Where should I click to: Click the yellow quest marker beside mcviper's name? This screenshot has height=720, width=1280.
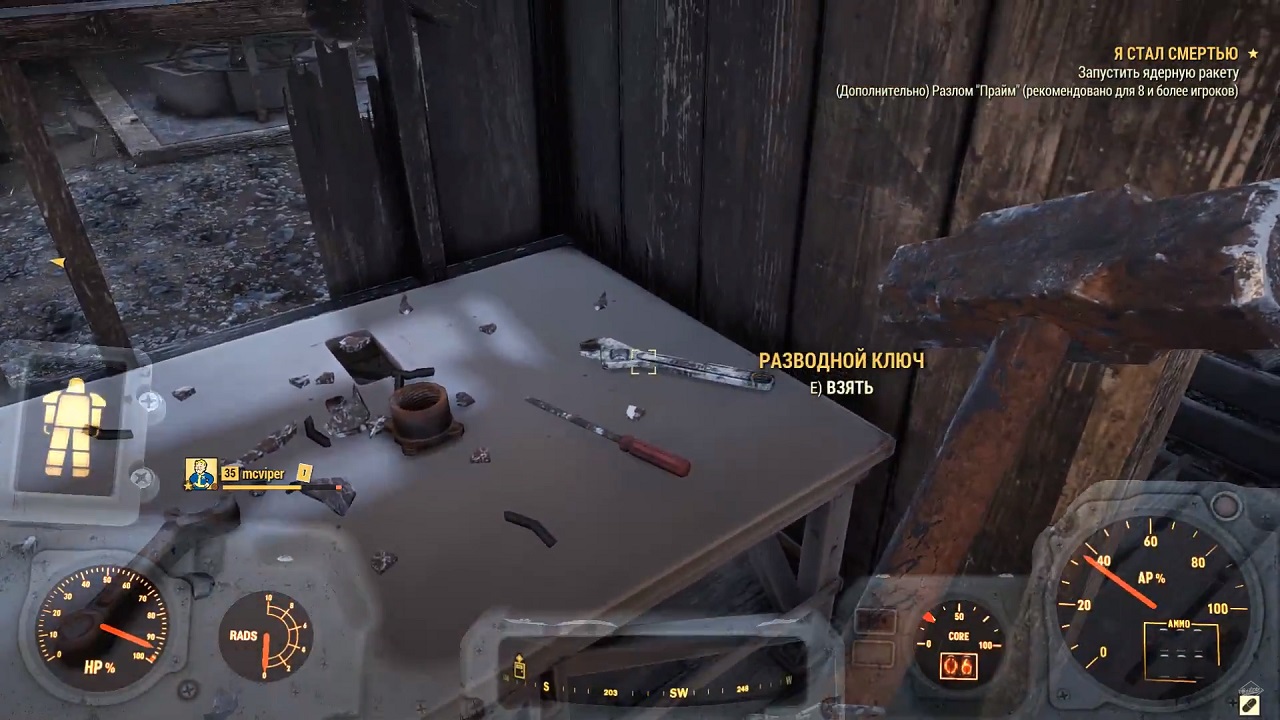tap(304, 473)
